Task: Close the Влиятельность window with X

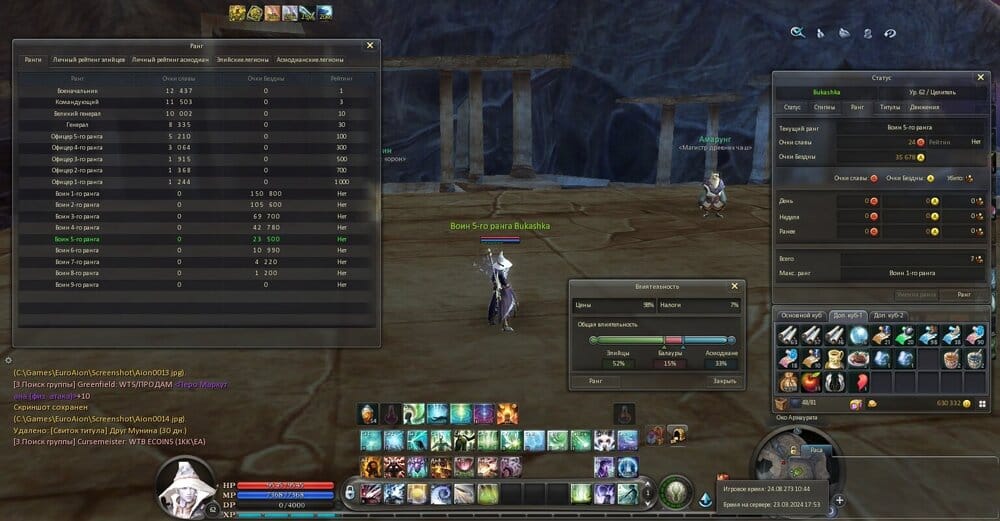Action: [735, 286]
